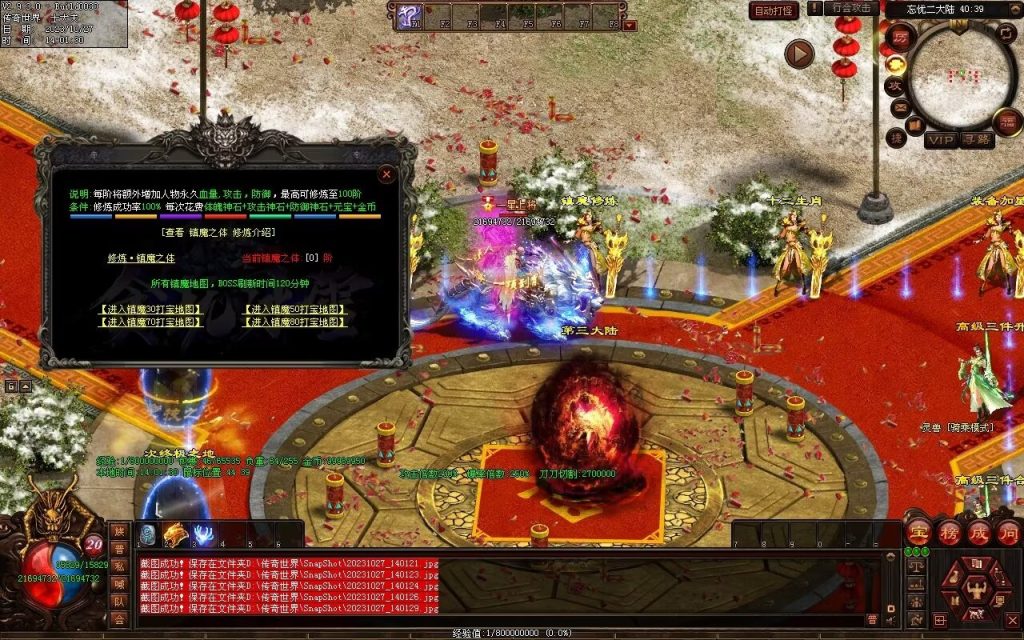This screenshot has height=640, width=1024.
Task: Click the round play arrow button
Action: [x=799, y=53]
